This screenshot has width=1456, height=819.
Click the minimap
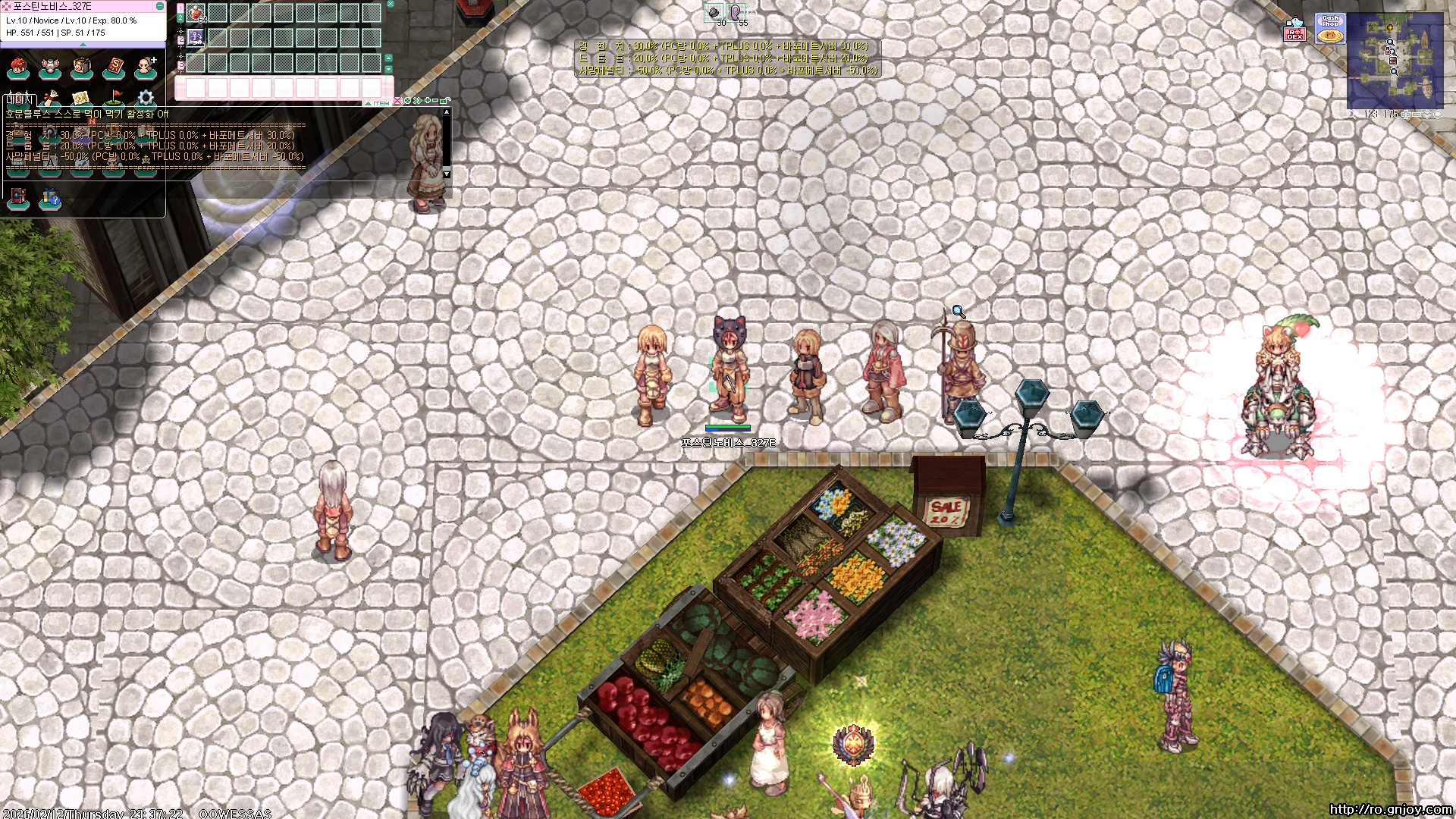(x=1395, y=59)
